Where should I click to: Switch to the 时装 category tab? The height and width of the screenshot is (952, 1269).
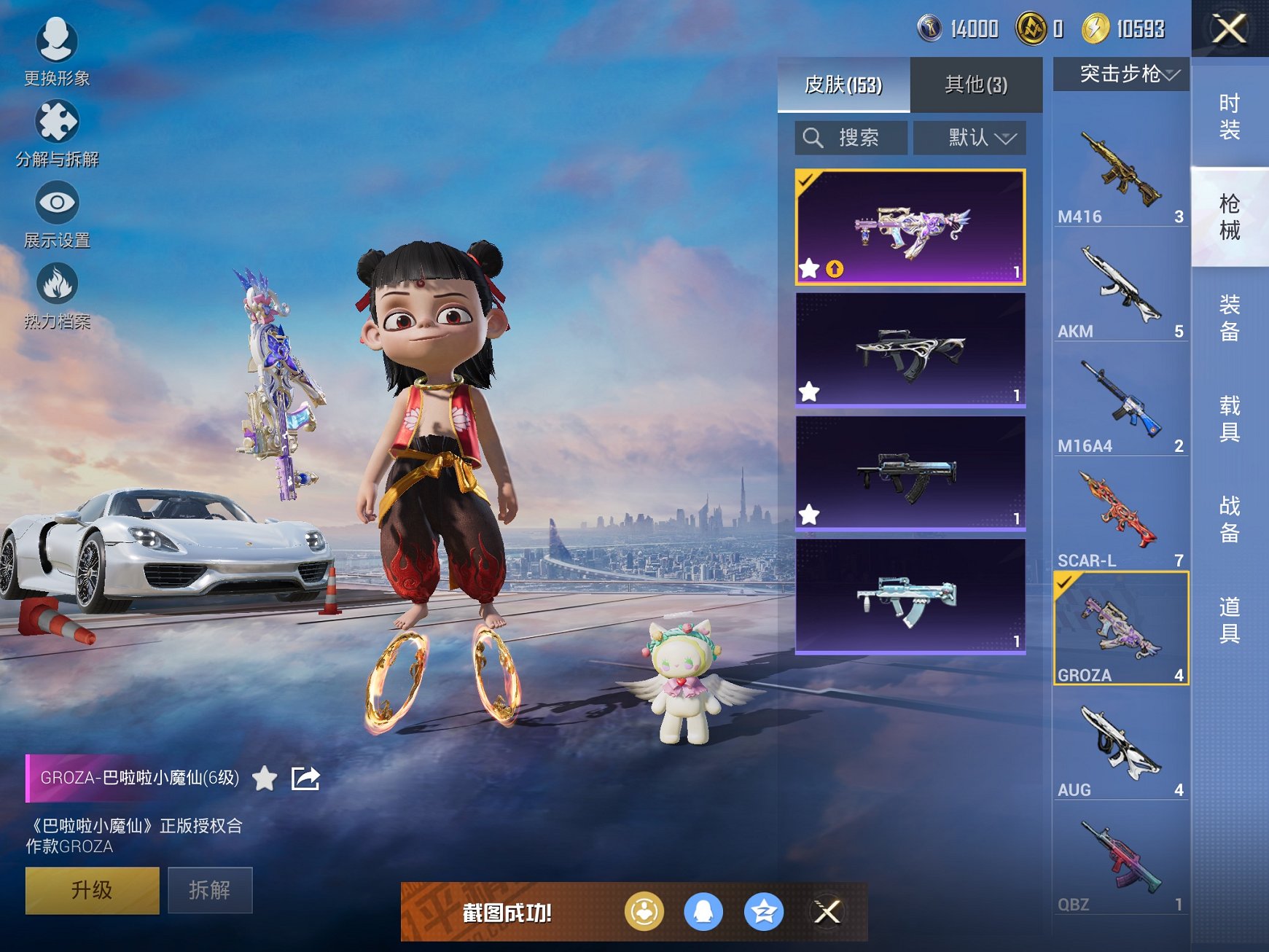pyautogui.click(x=1230, y=117)
